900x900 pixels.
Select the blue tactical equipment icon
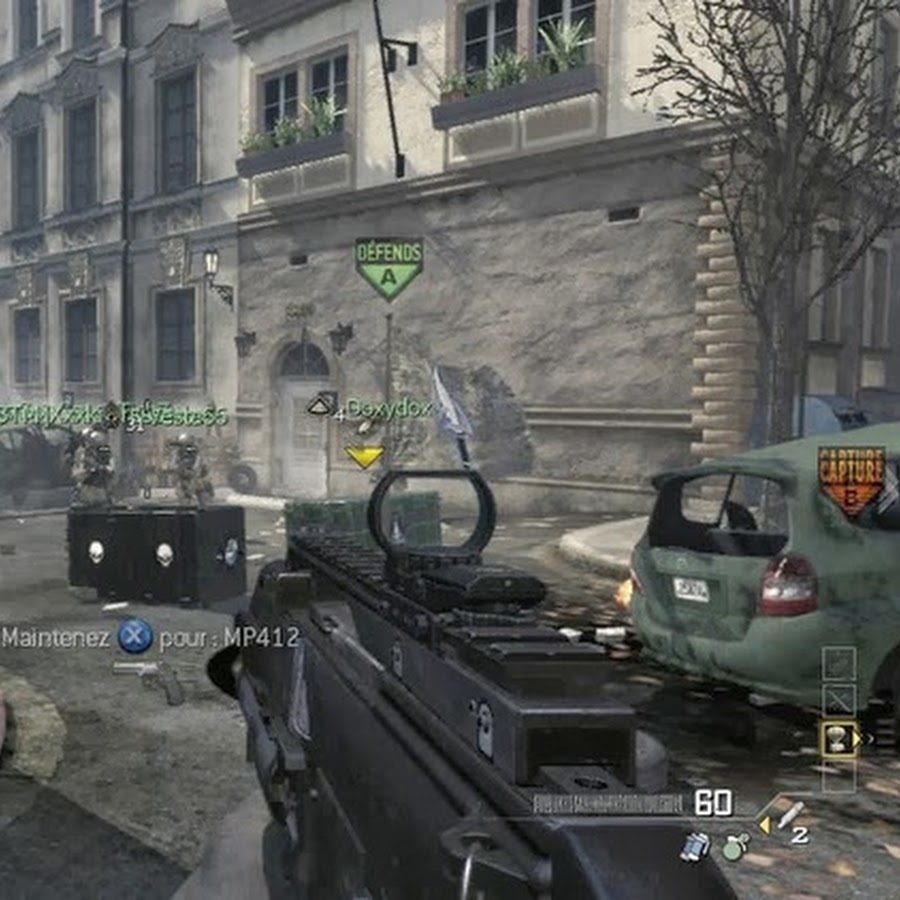click(696, 846)
